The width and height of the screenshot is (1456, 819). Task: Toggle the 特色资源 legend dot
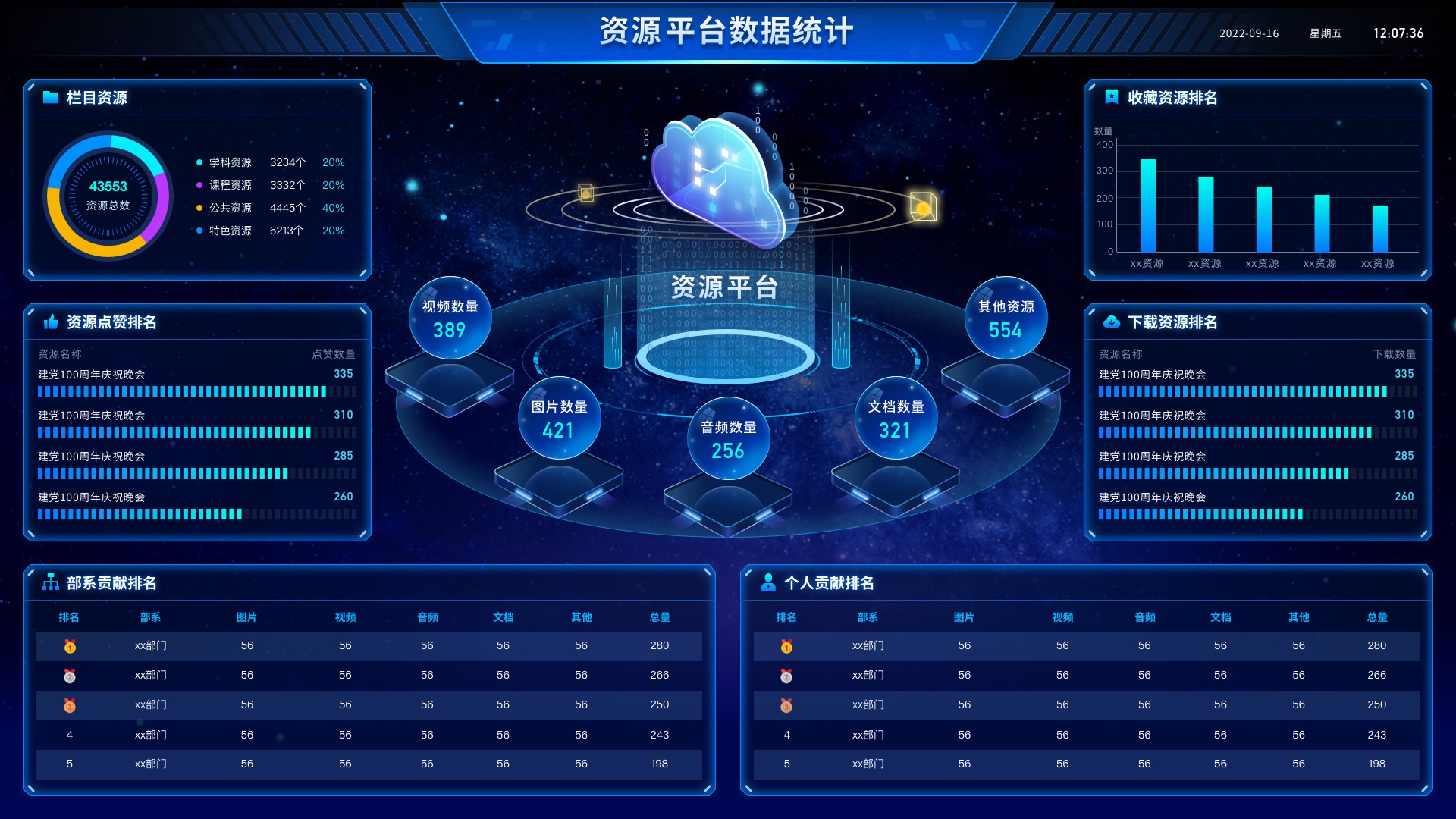[x=199, y=231]
